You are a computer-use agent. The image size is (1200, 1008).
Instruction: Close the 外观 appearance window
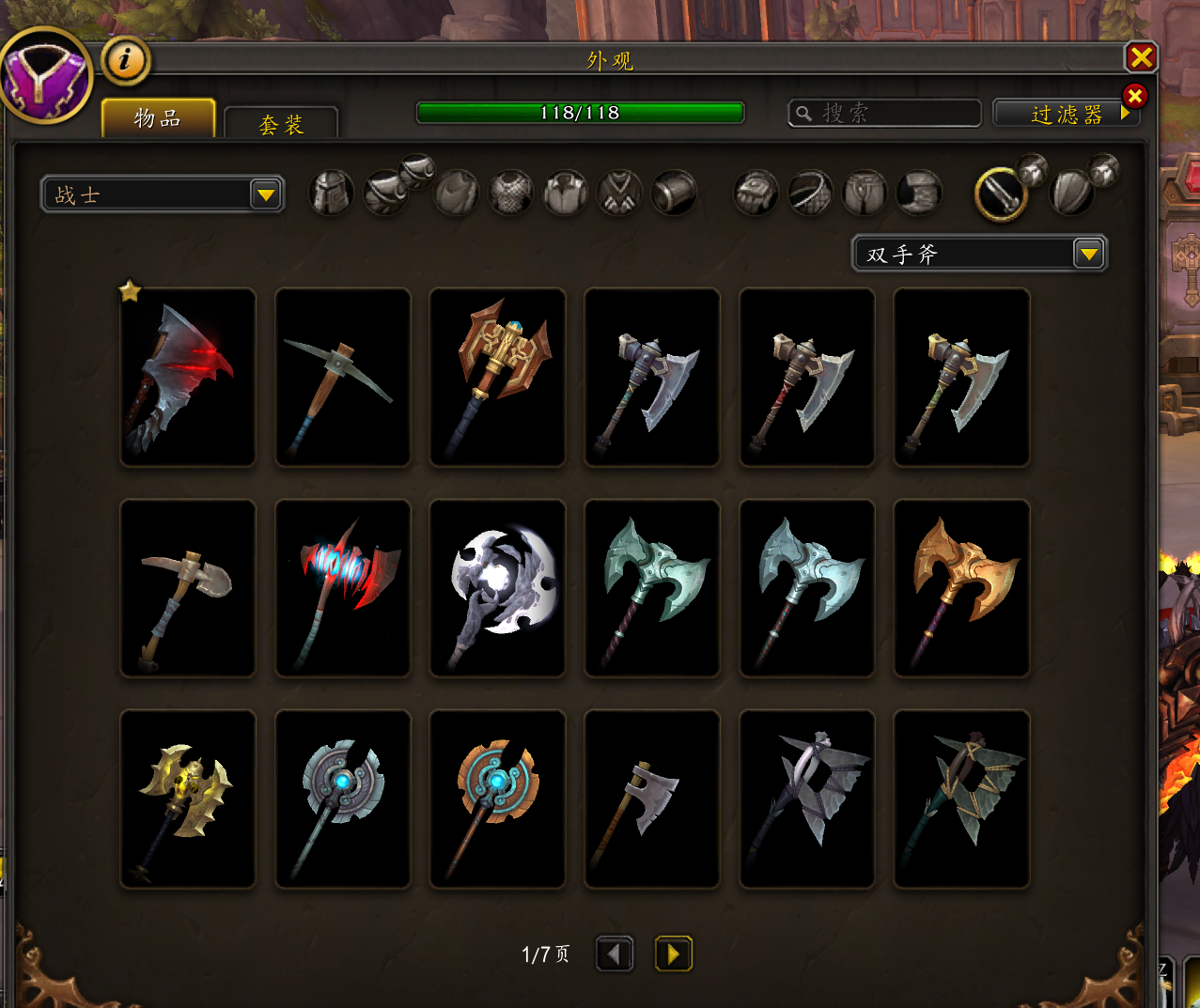pos(1141,58)
